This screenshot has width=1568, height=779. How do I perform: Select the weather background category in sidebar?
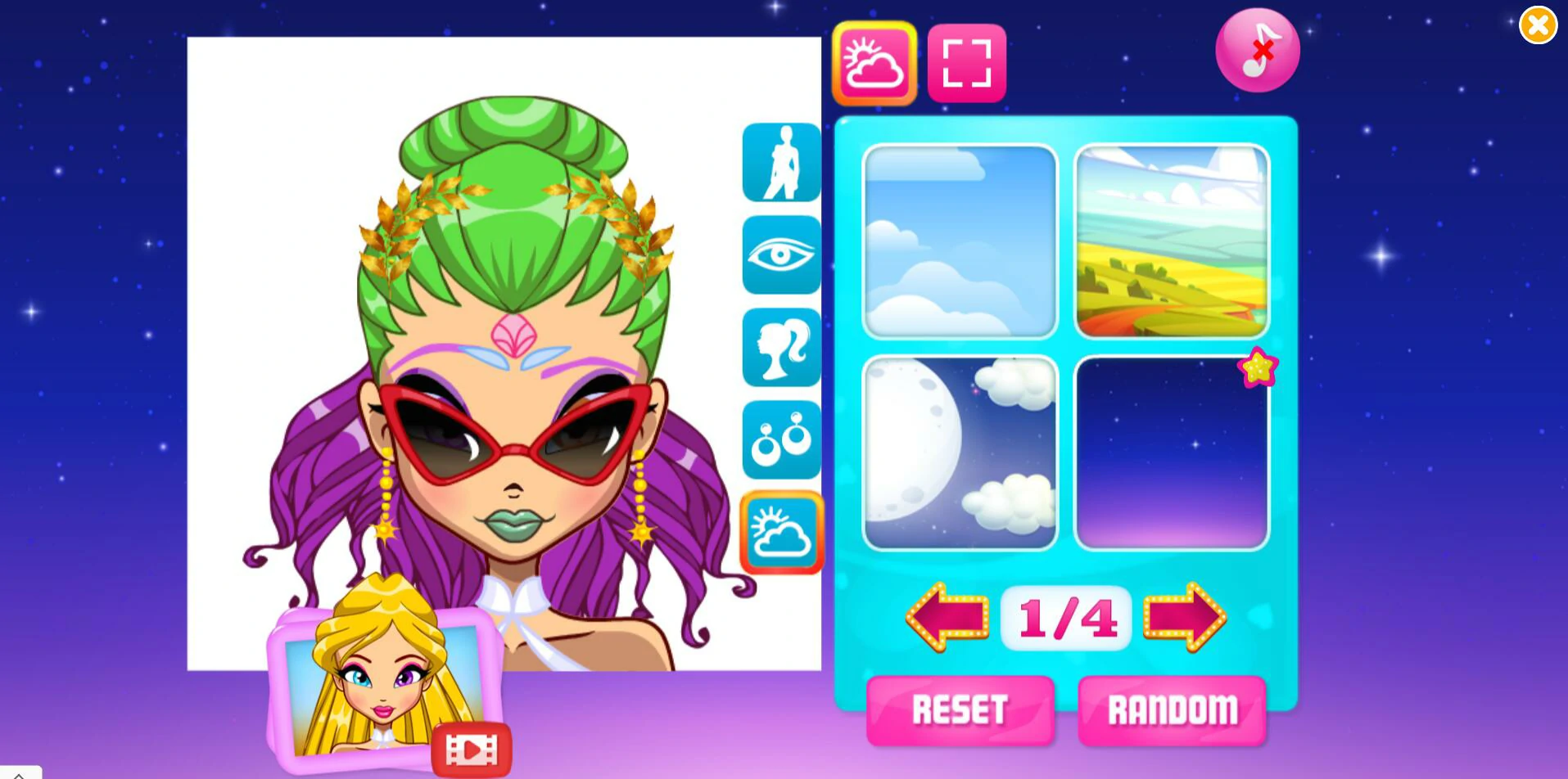point(780,532)
